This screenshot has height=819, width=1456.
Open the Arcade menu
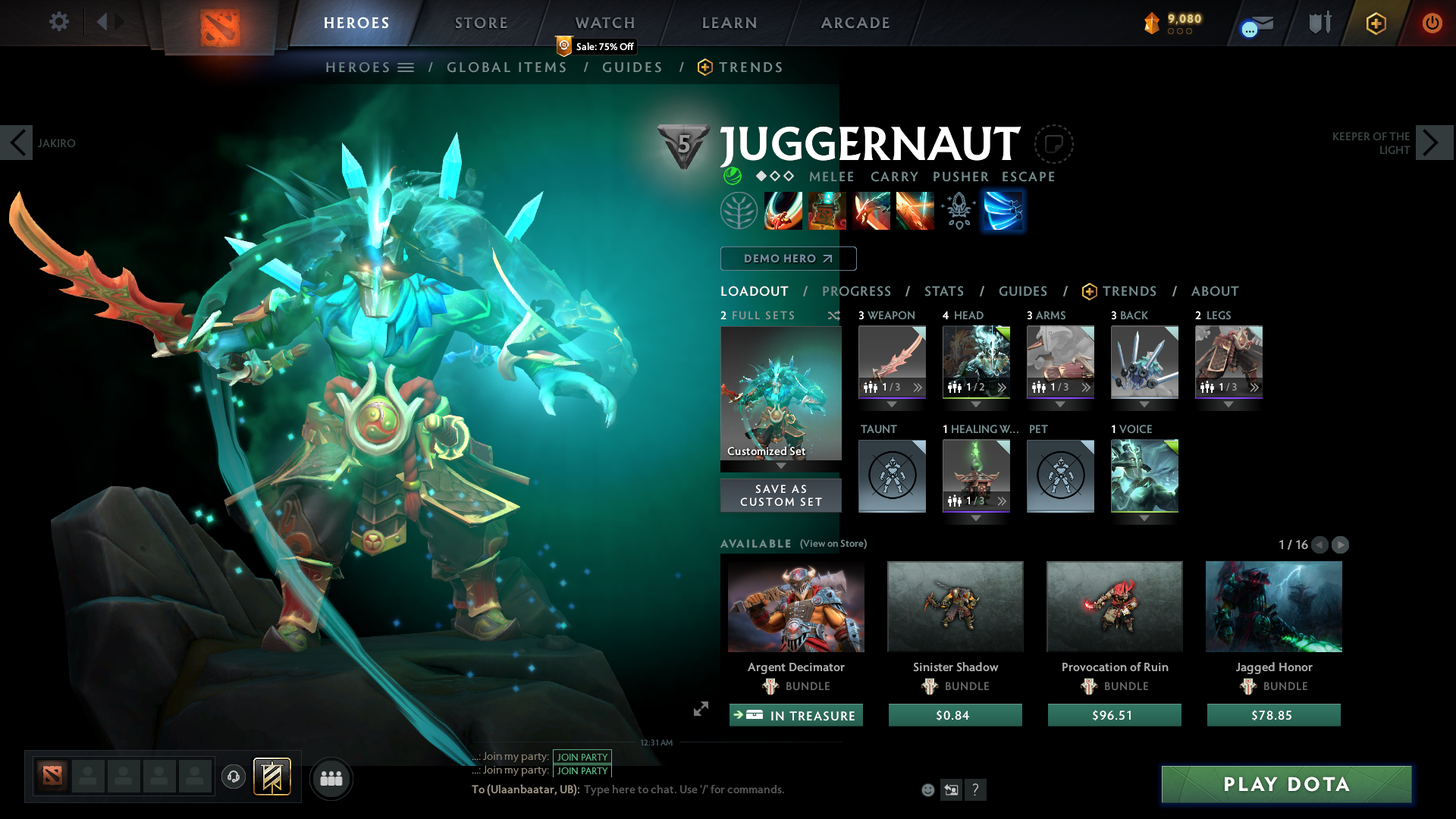pos(855,23)
